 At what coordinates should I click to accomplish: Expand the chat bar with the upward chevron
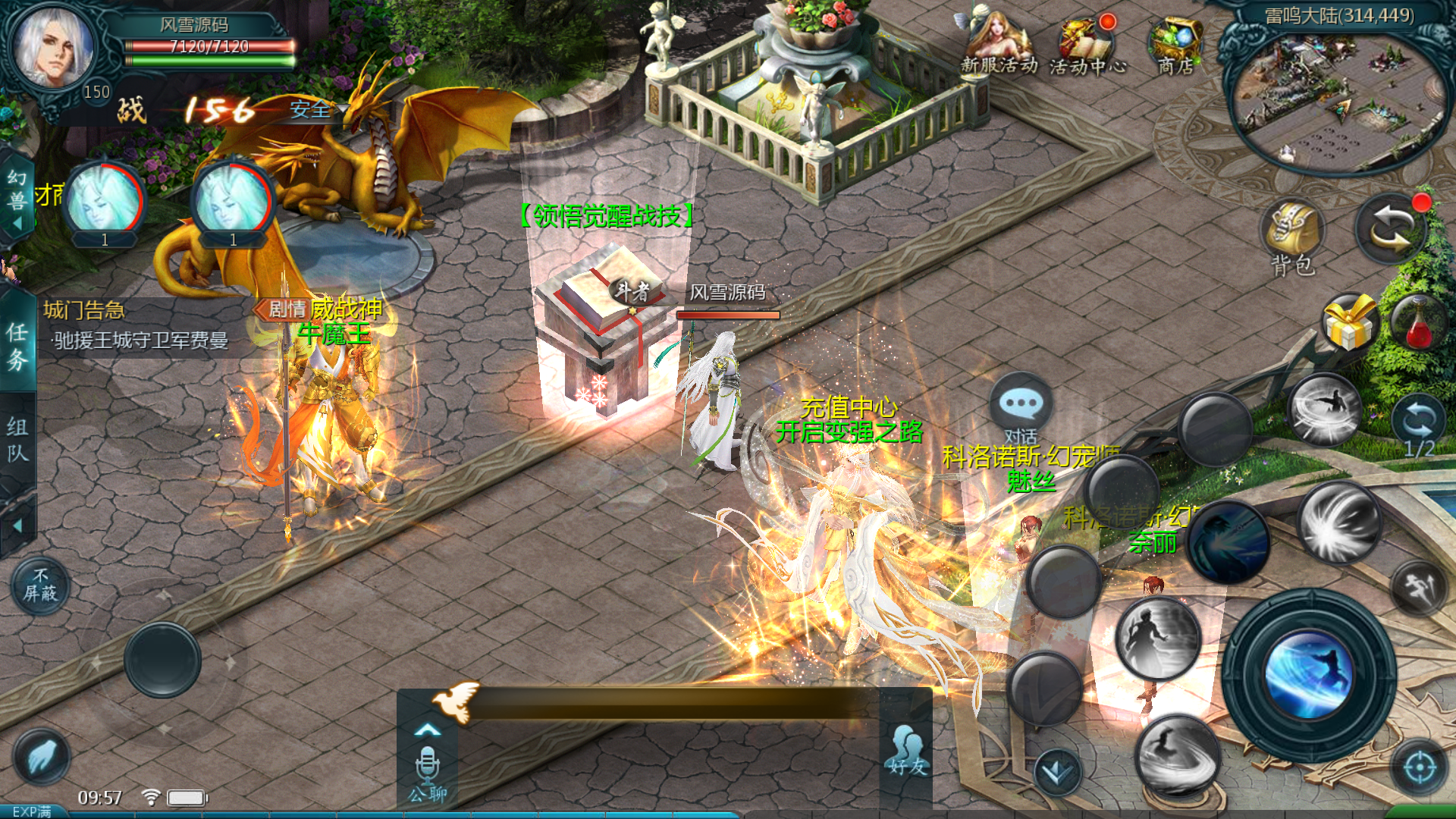click(x=429, y=730)
